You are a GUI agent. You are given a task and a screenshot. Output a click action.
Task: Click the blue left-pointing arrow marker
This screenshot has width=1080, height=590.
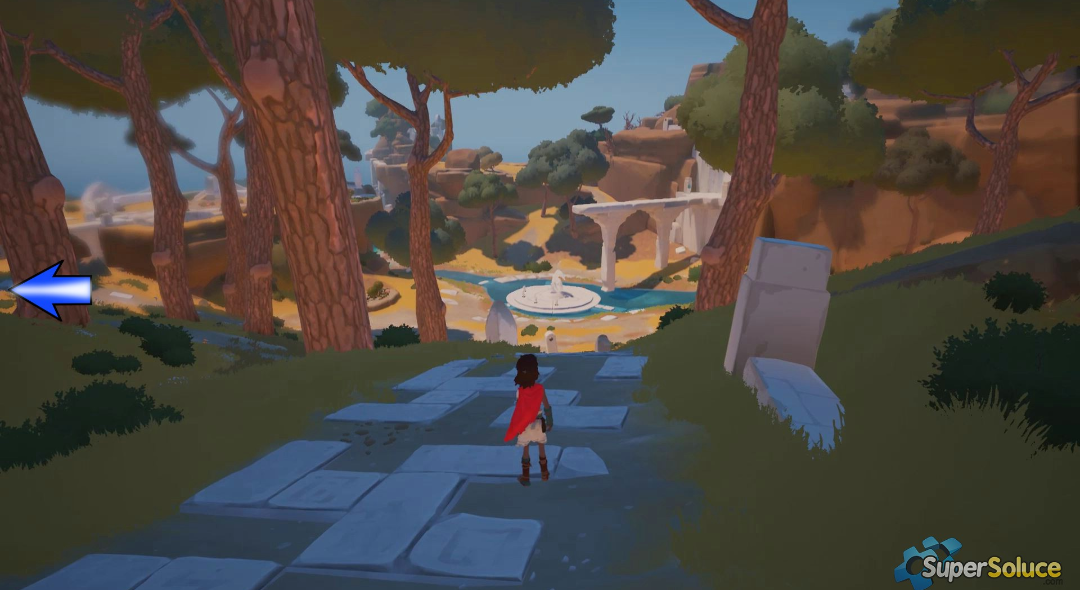pos(50,290)
